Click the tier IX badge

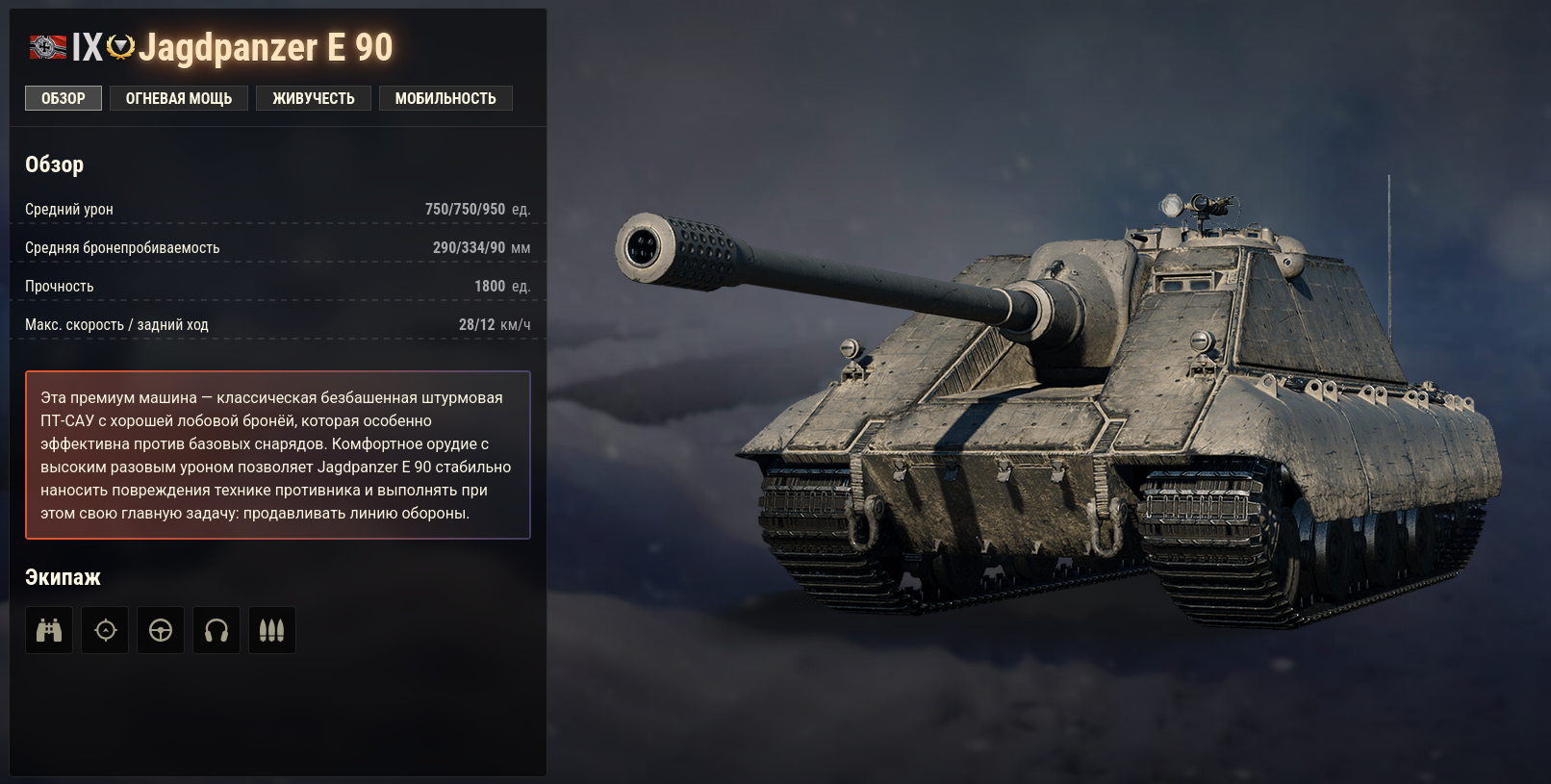[87, 46]
